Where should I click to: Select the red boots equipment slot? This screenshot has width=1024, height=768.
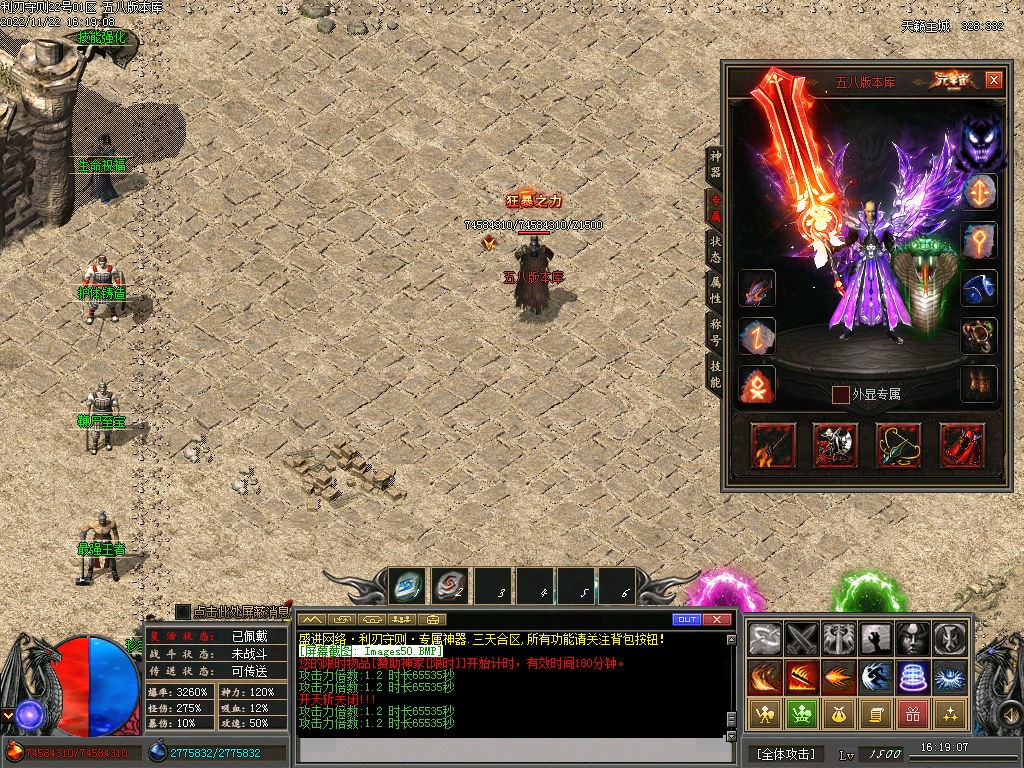pyautogui.click(x=962, y=445)
